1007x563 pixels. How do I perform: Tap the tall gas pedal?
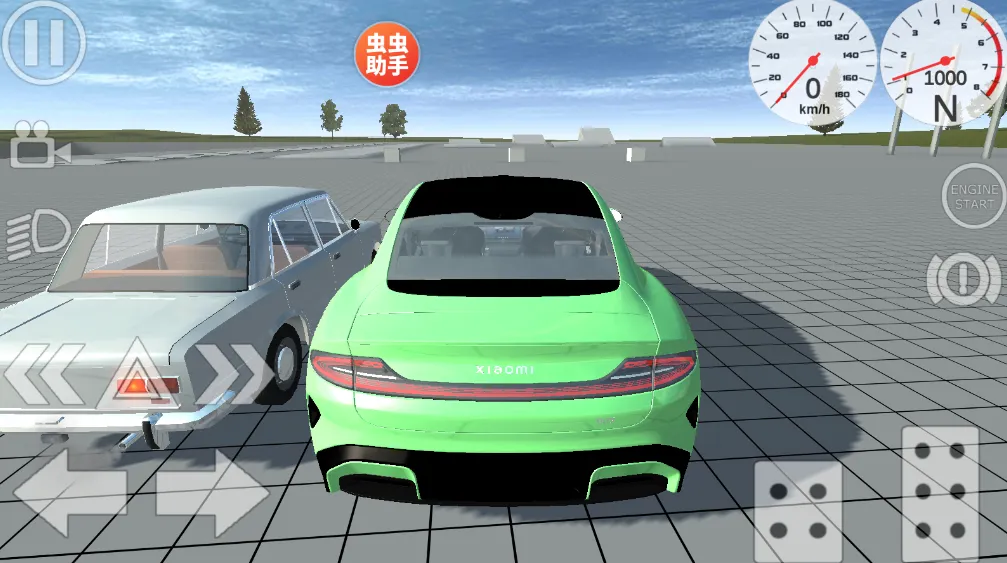pyautogui.click(x=940, y=493)
